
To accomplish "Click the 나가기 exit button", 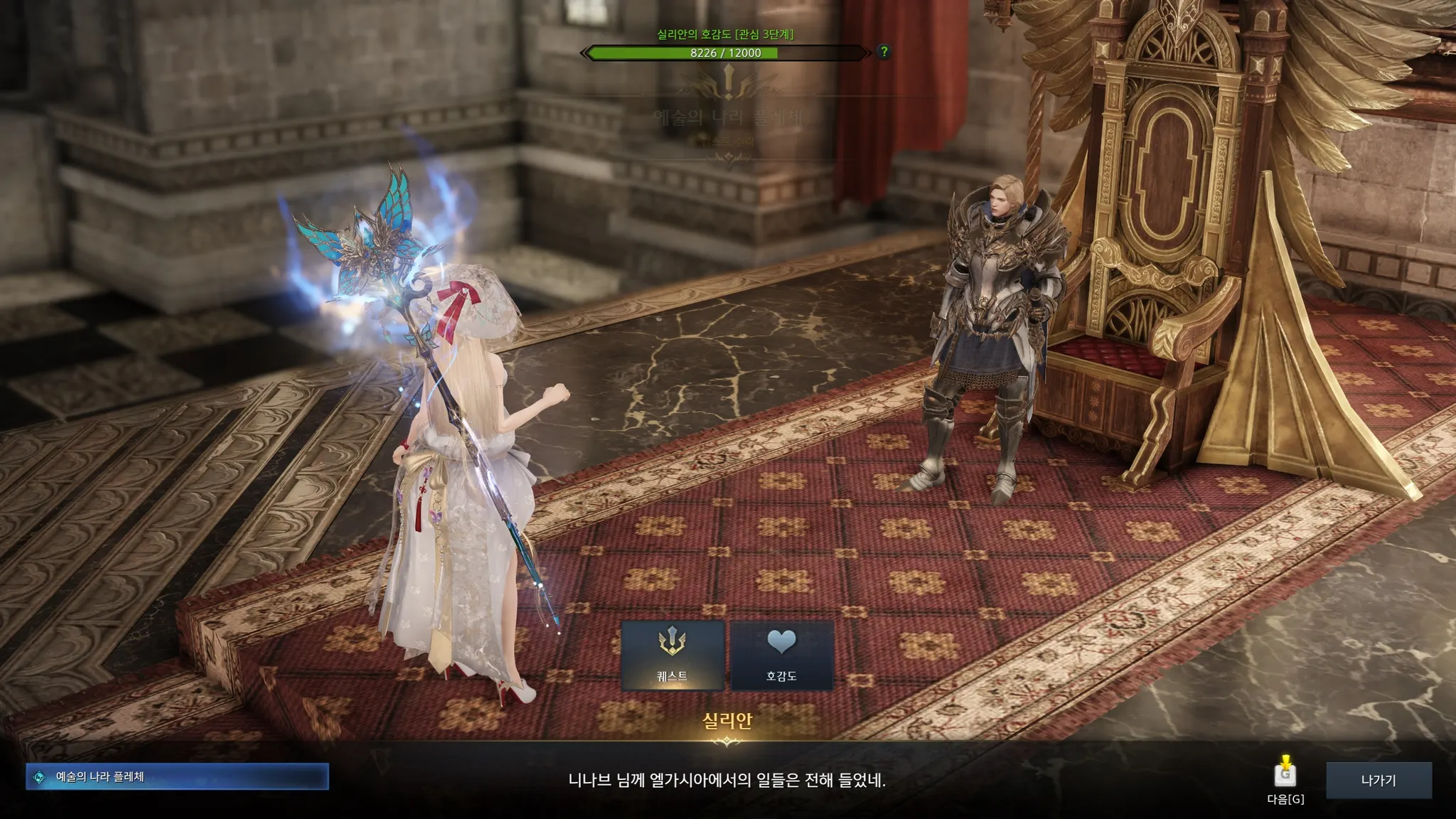I will click(1378, 780).
